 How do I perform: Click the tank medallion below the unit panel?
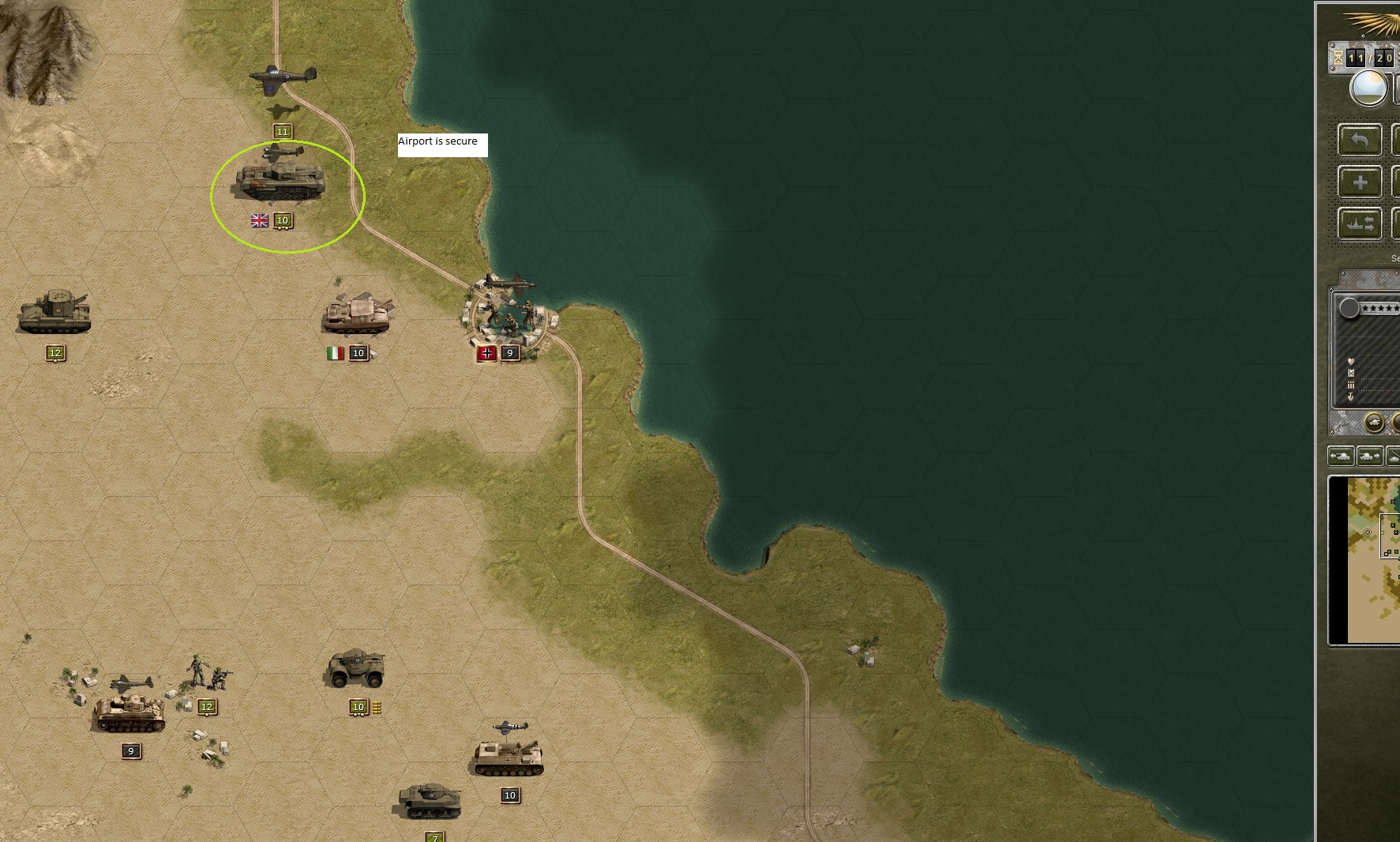pos(1375,423)
